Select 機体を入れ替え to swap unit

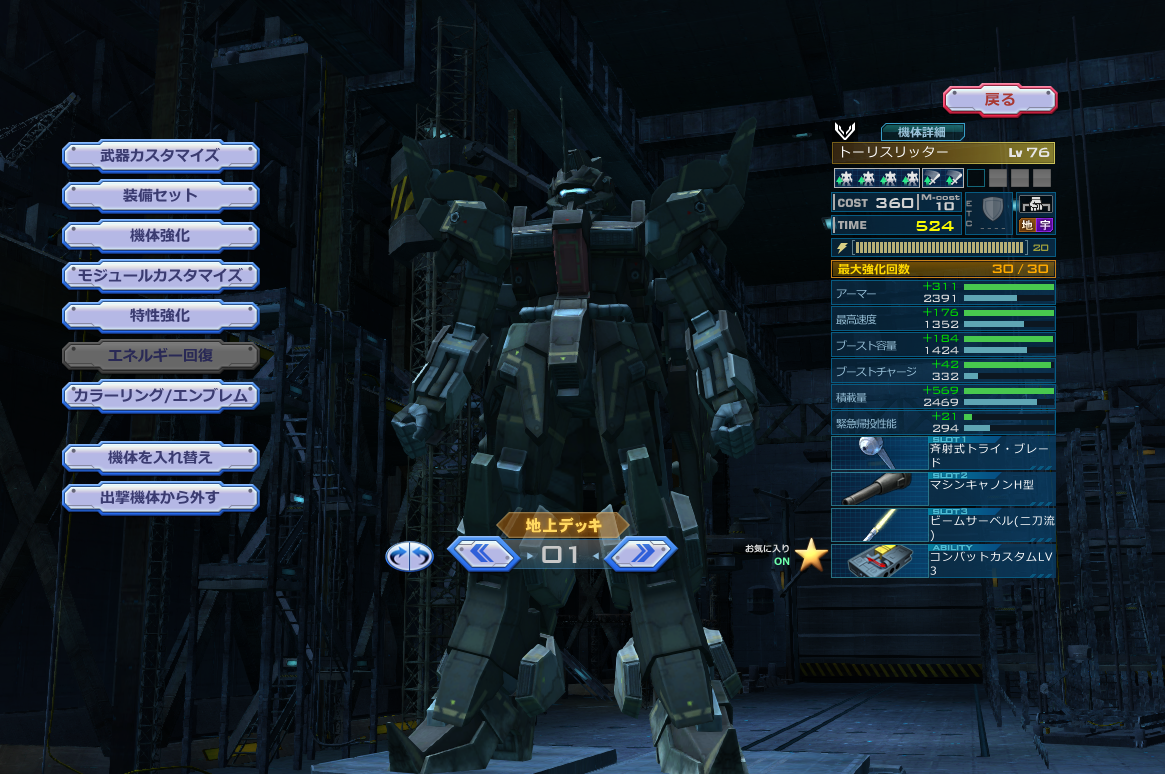click(x=160, y=458)
